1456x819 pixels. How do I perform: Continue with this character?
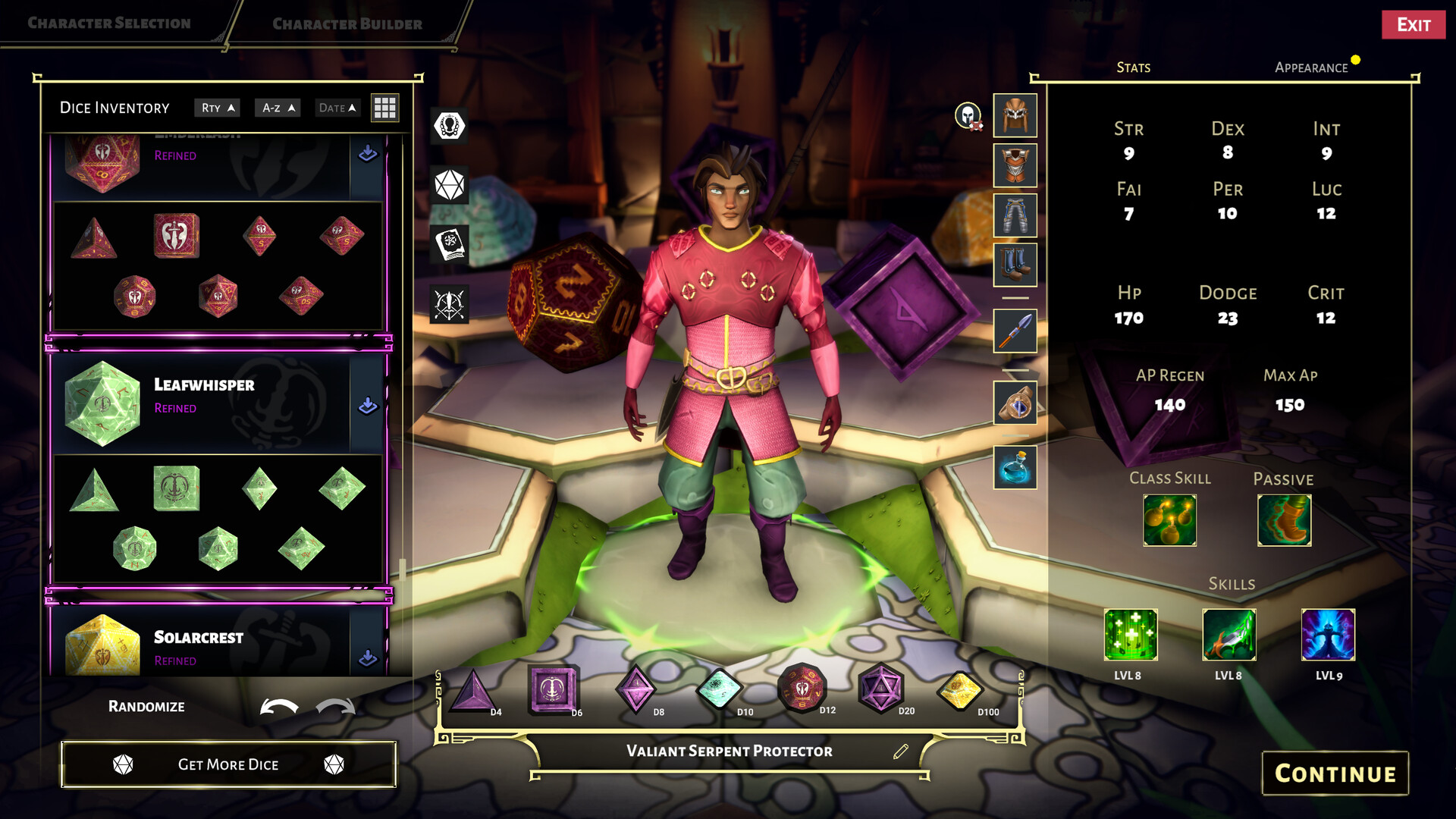point(1335,773)
